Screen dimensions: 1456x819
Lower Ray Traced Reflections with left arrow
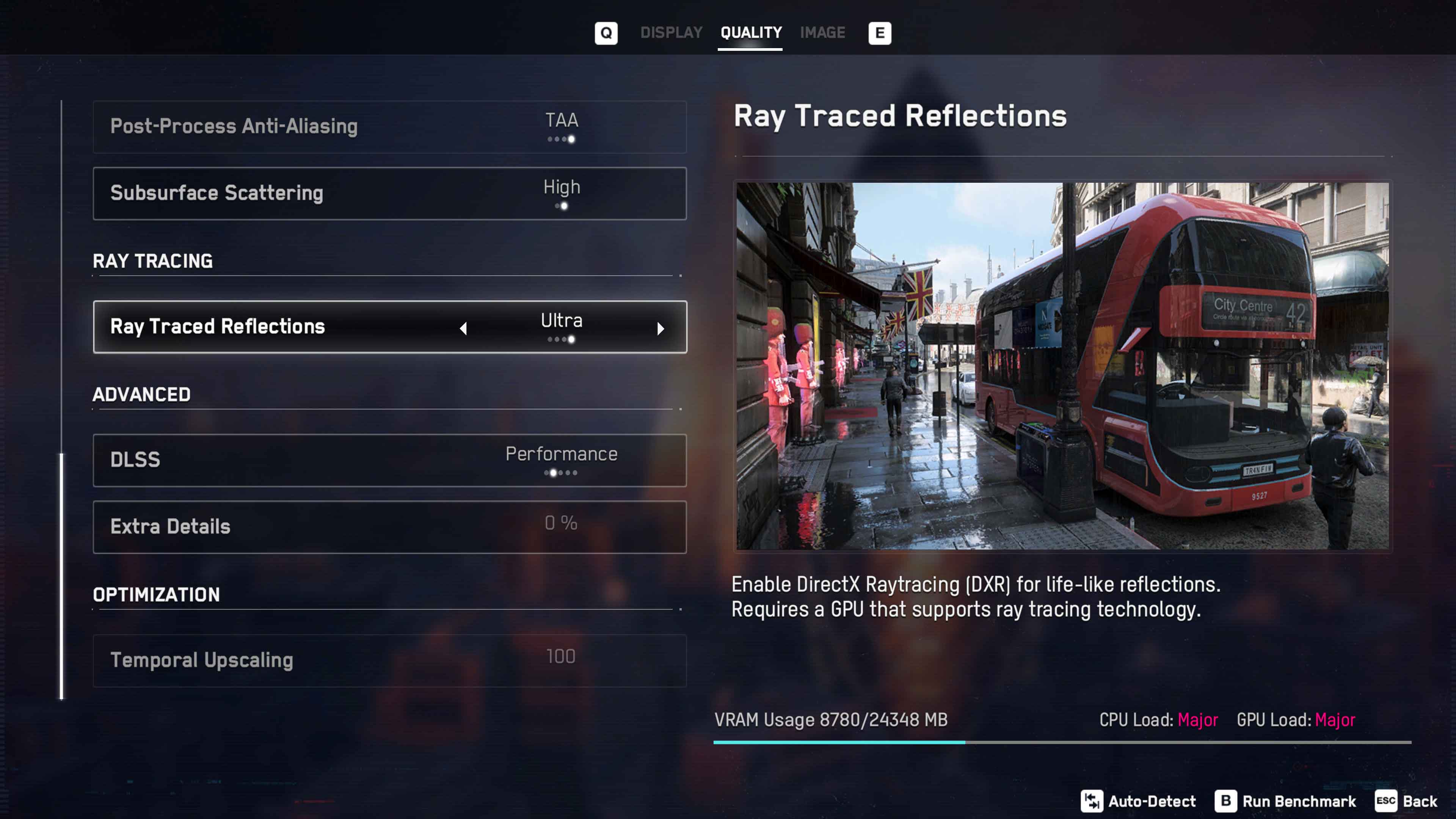pyautogui.click(x=463, y=328)
